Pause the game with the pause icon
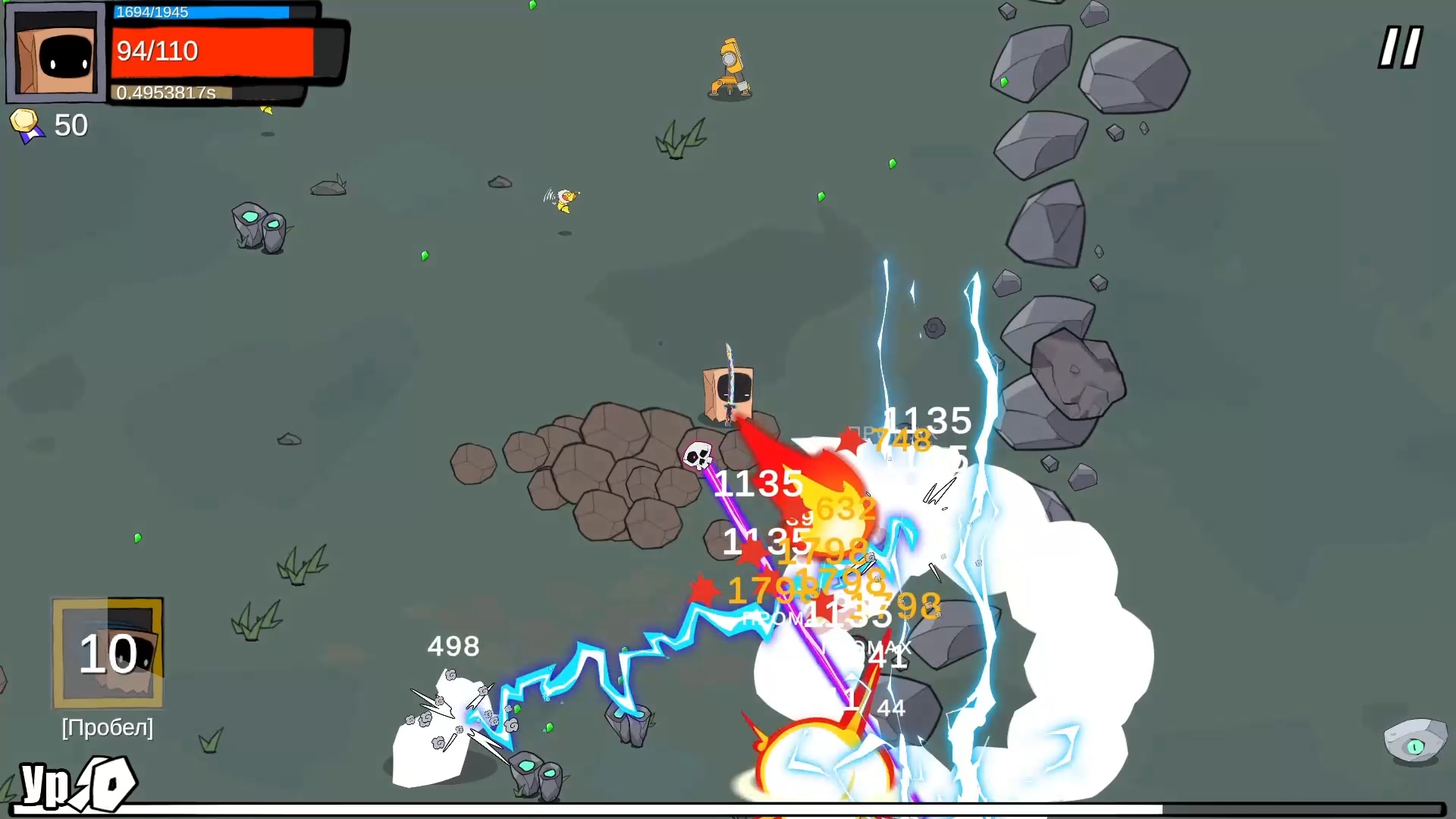Image resolution: width=1456 pixels, height=819 pixels. [1399, 47]
